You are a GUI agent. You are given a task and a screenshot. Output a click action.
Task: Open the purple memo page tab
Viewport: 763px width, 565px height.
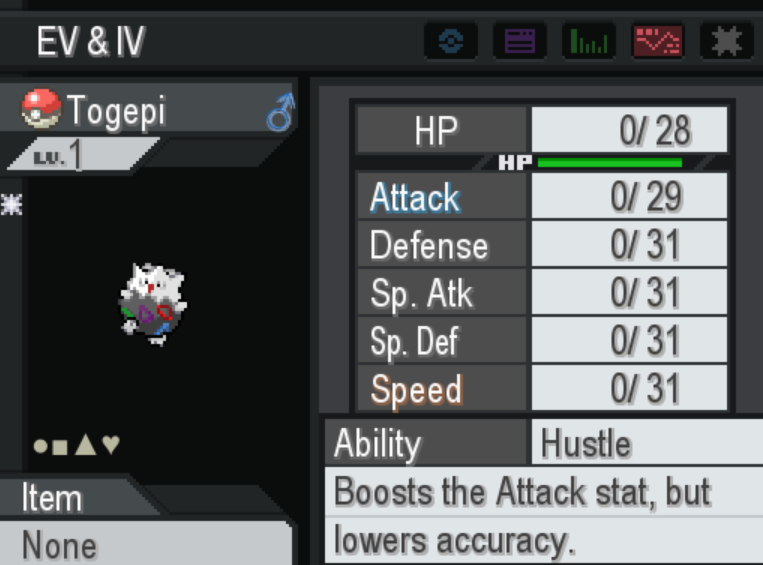coord(520,41)
